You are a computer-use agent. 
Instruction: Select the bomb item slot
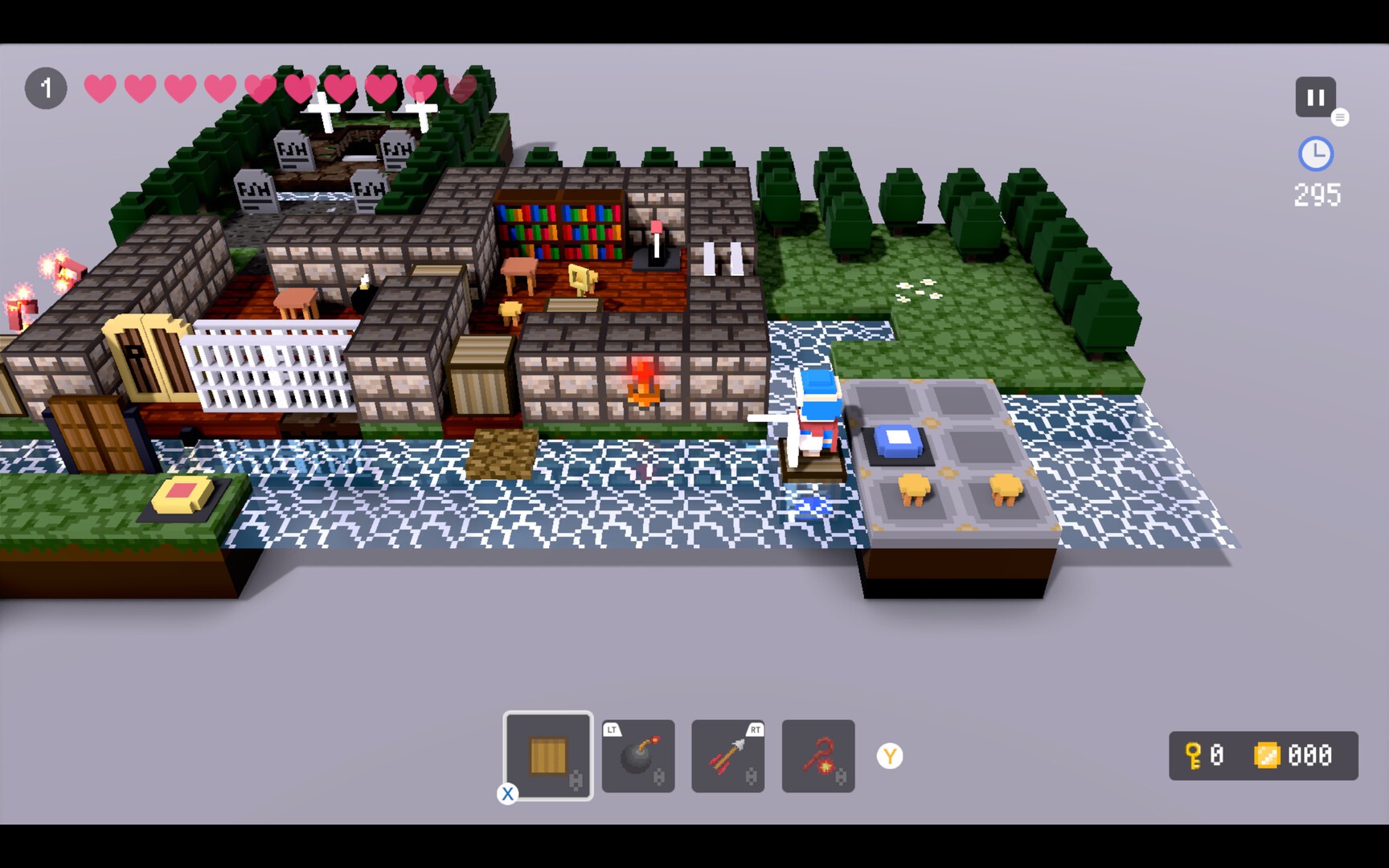638,755
